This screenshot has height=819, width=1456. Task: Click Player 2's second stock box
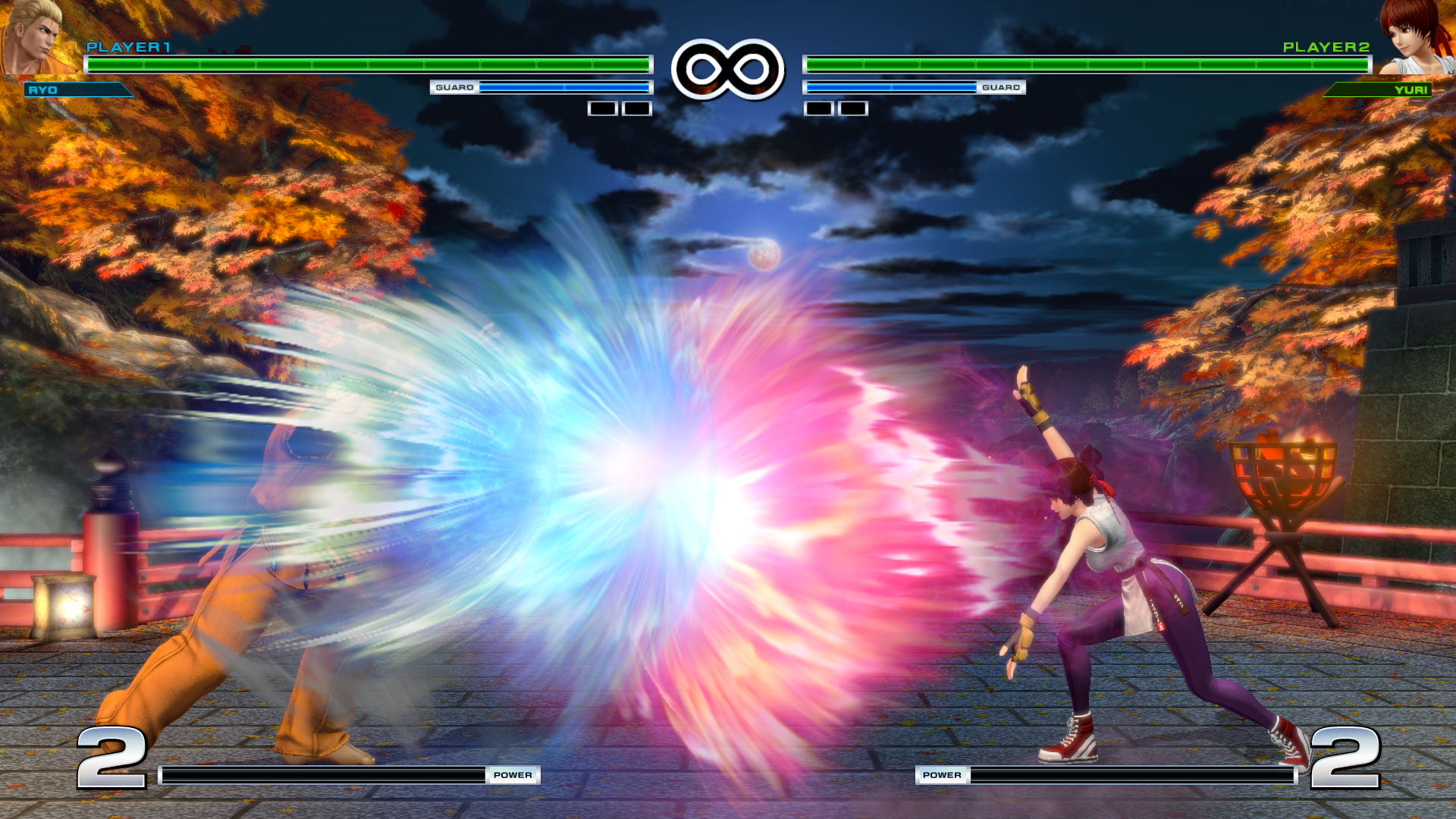[x=851, y=108]
